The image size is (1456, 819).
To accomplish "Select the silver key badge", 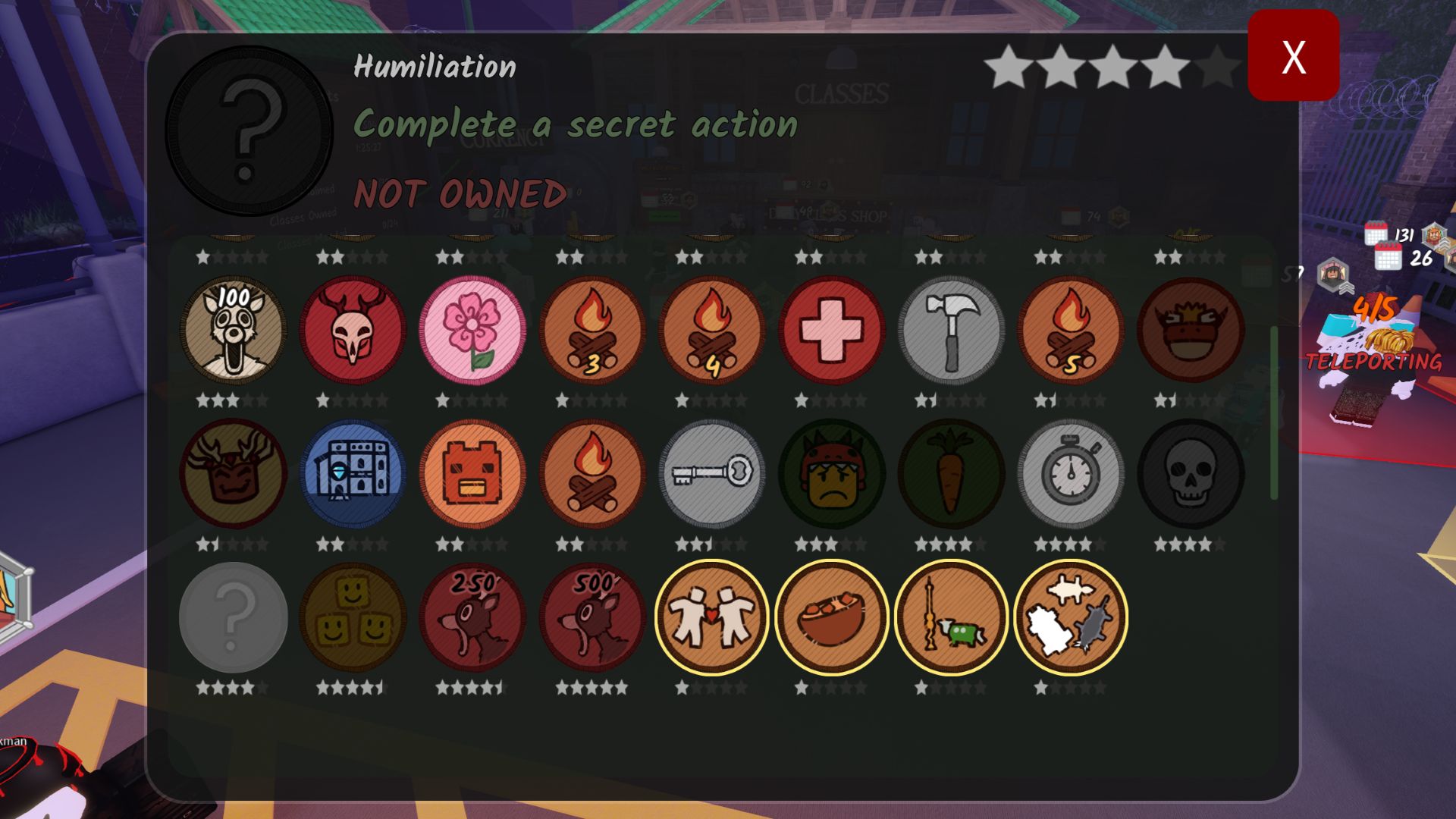I will (711, 473).
